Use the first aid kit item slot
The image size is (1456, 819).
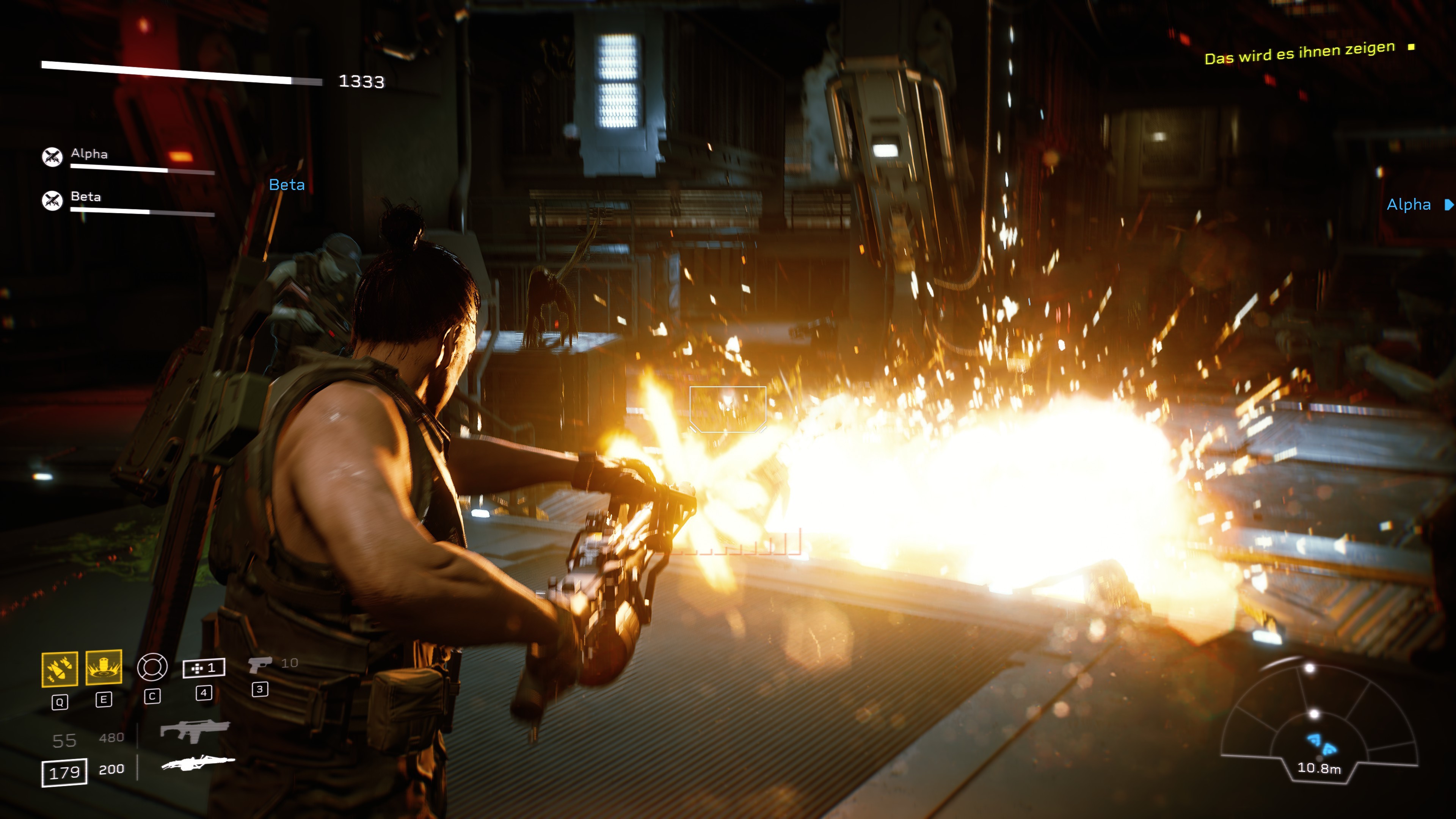pyautogui.click(x=204, y=668)
